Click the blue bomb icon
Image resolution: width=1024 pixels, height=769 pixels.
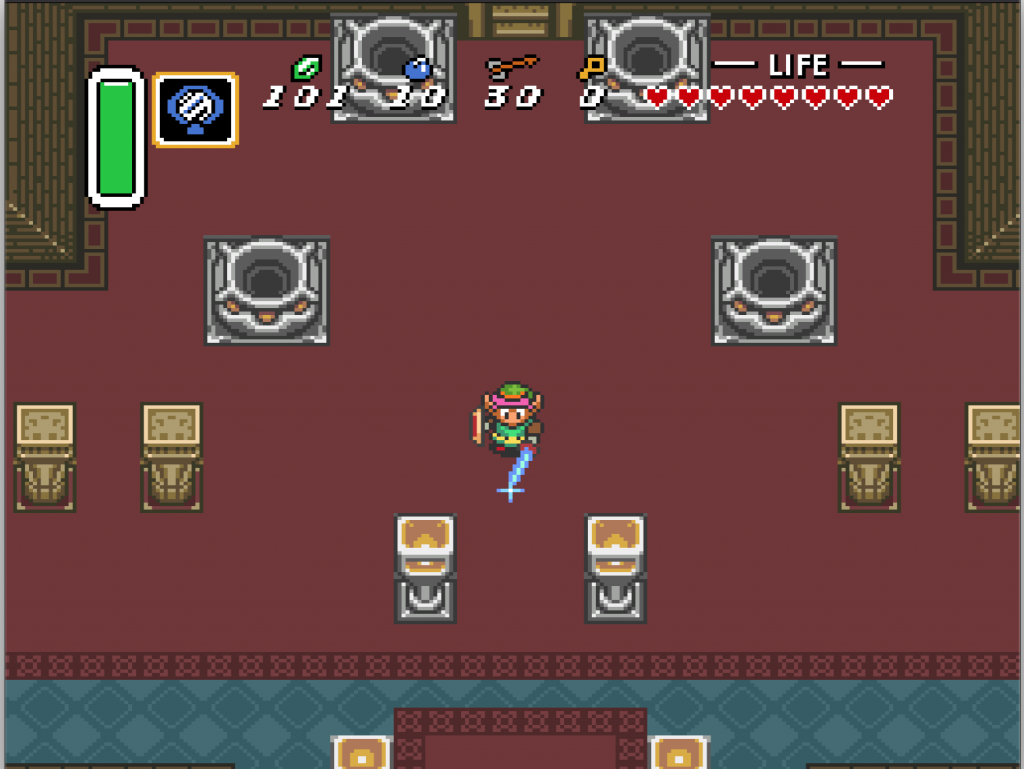(x=416, y=68)
